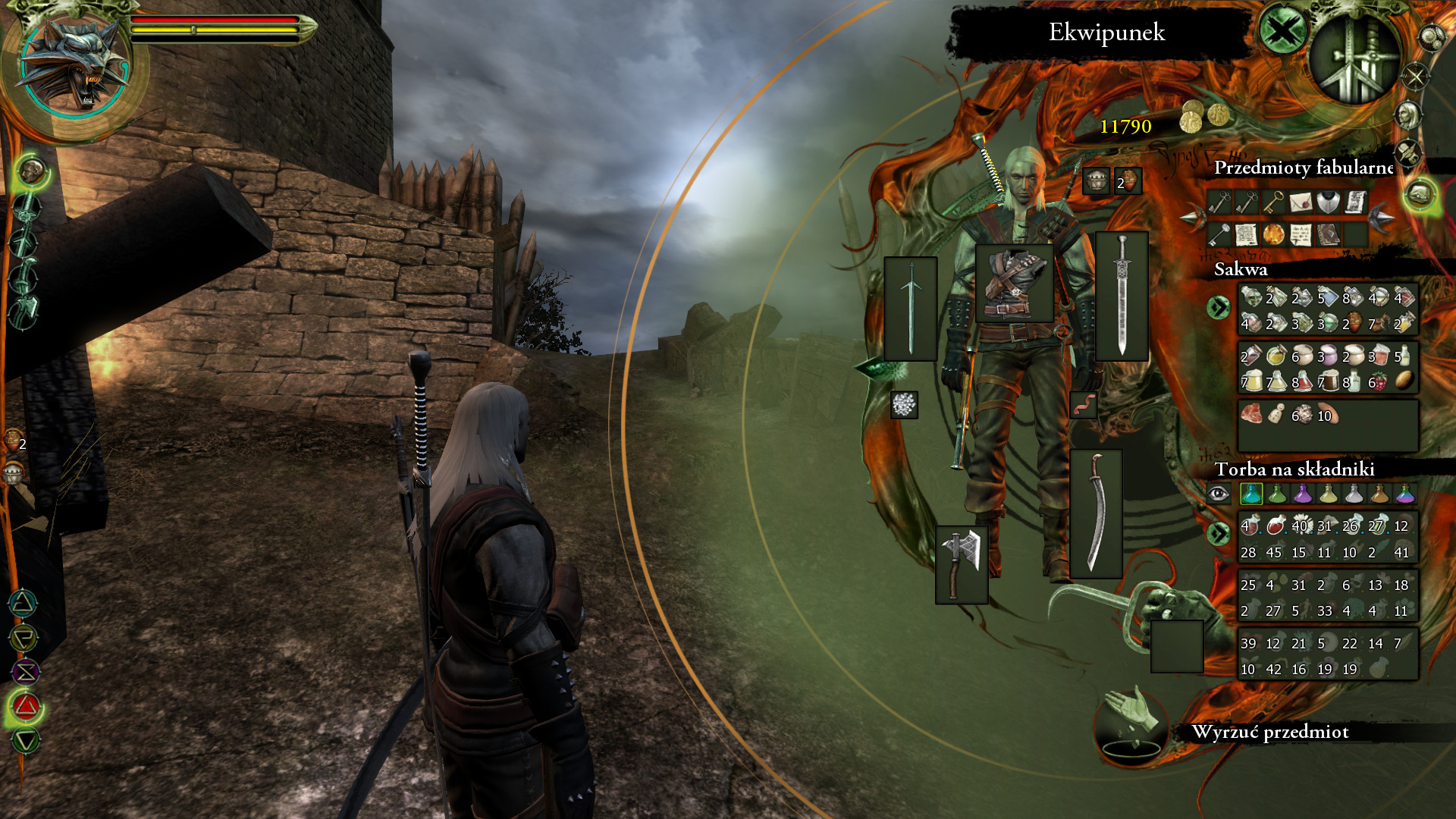
Task: Select the silver sword equipment slot
Action: pyautogui.click(x=1122, y=296)
